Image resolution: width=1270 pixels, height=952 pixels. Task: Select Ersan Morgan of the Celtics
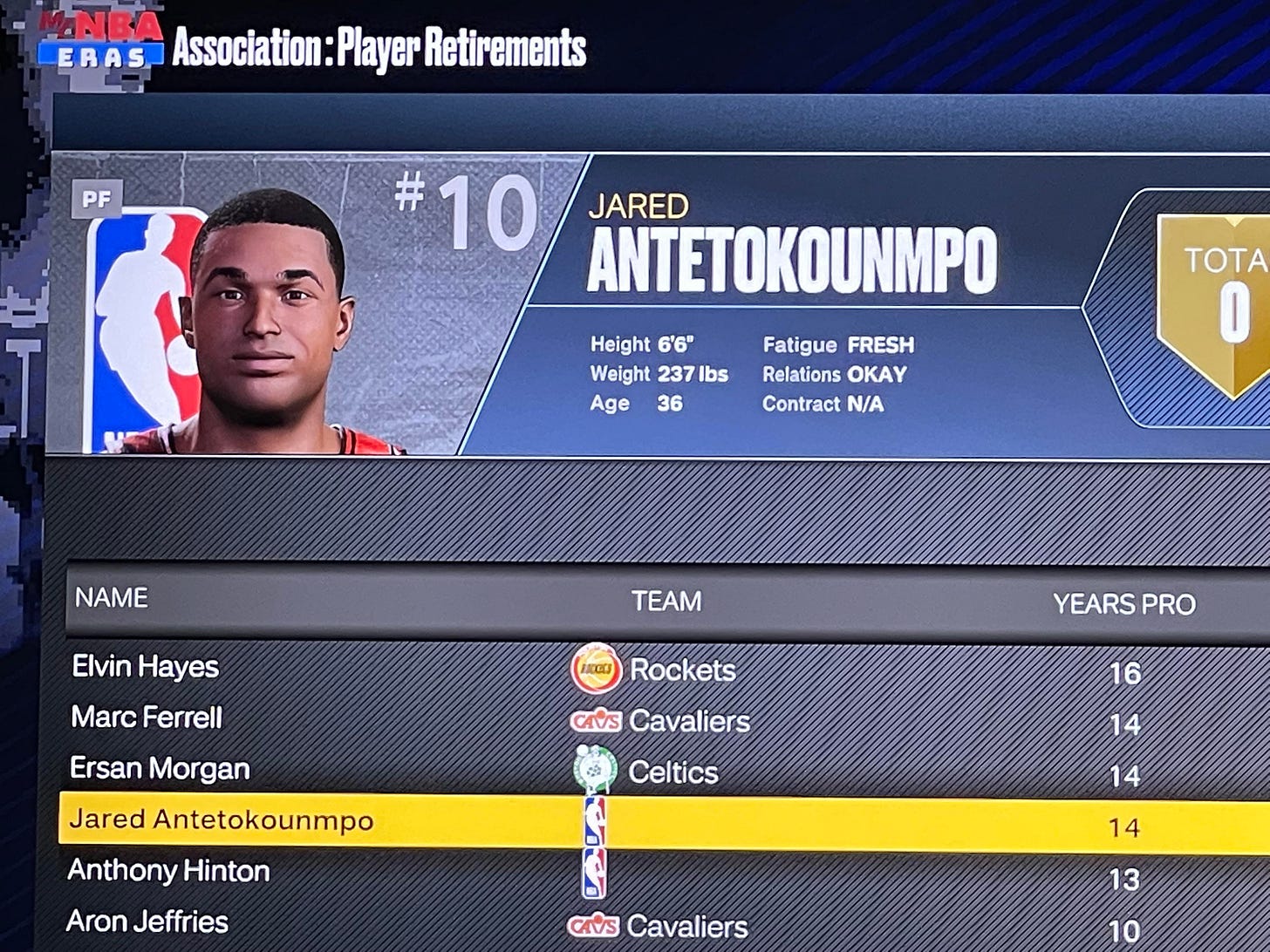point(160,769)
